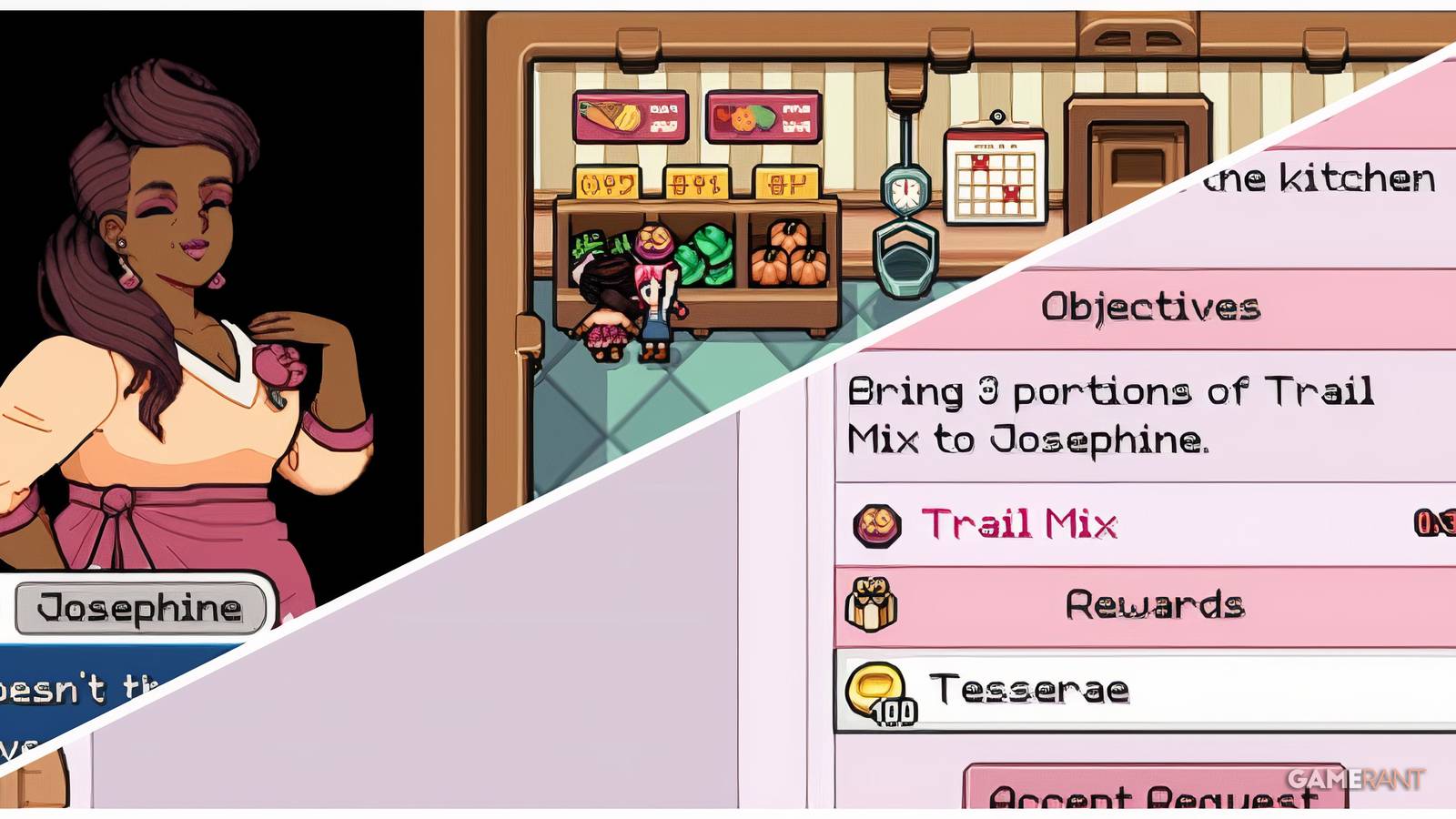Click the GameRant watermark link

click(1356, 781)
